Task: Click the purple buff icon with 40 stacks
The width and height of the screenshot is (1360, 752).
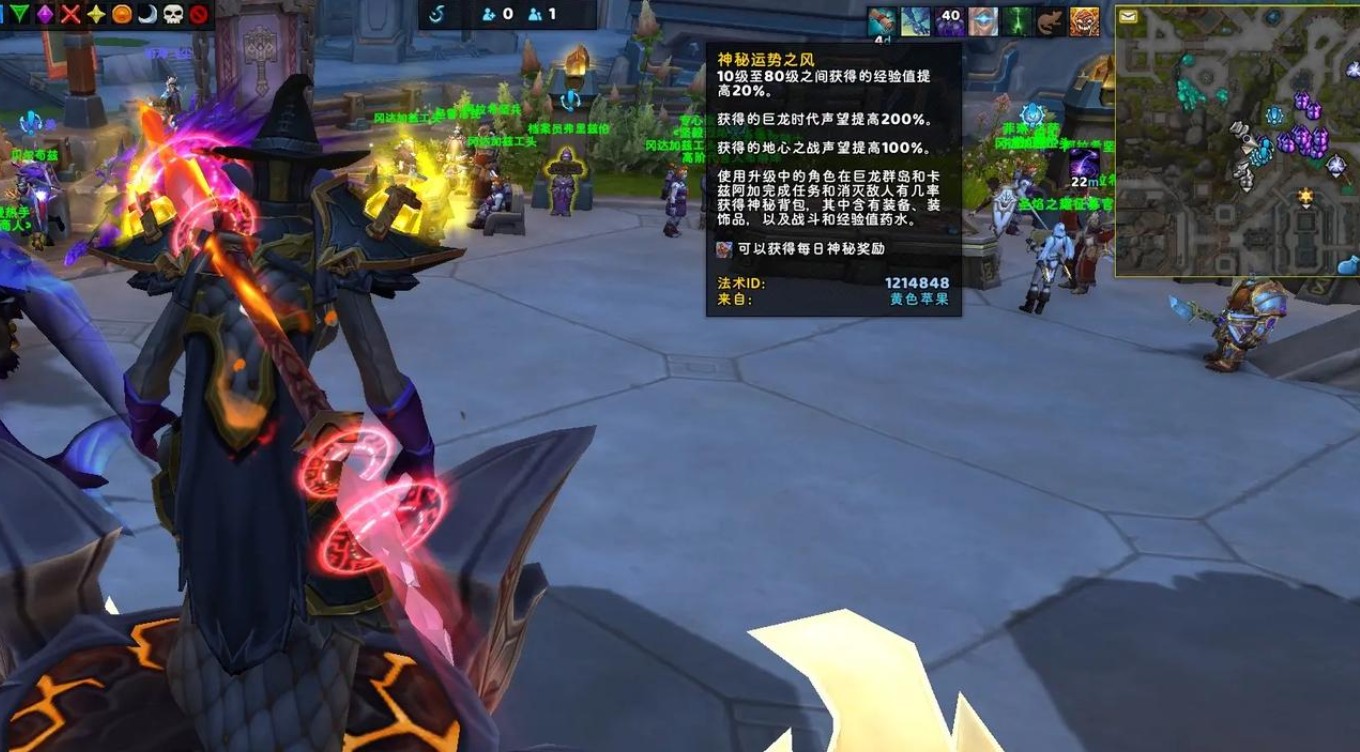Action: pyautogui.click(x=949, y=21)
